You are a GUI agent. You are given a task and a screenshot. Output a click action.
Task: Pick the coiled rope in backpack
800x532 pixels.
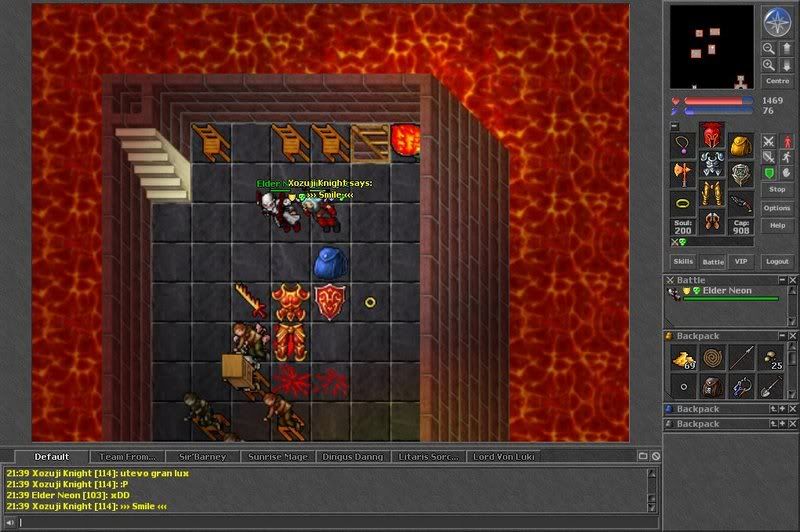point(712,358)
